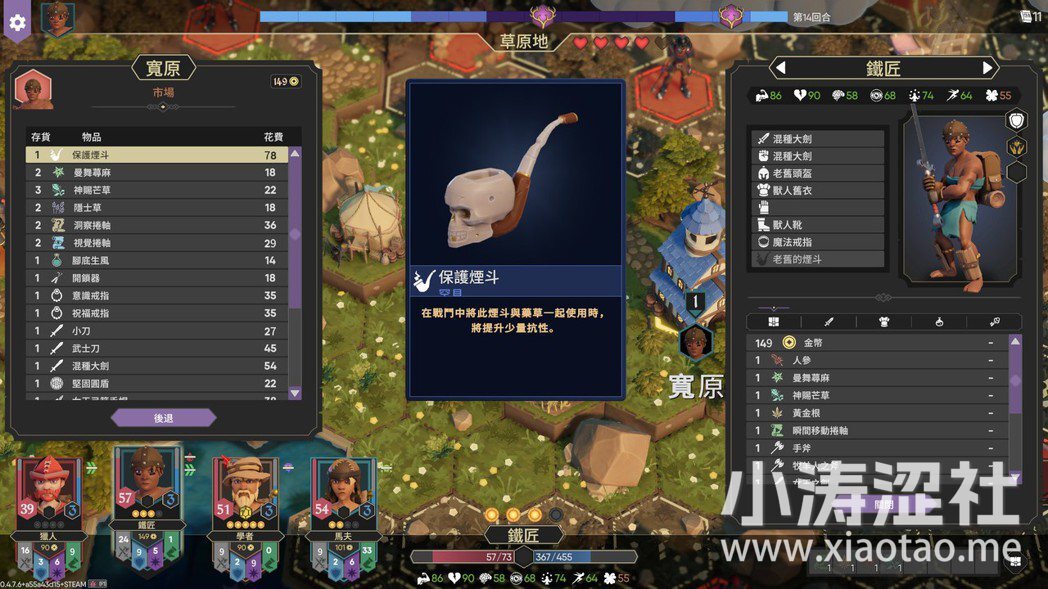Image resolution: width=1048 pixels, height=589 pixels.
Task: Show all items inventory filter tab
Action: click(773, 322)
